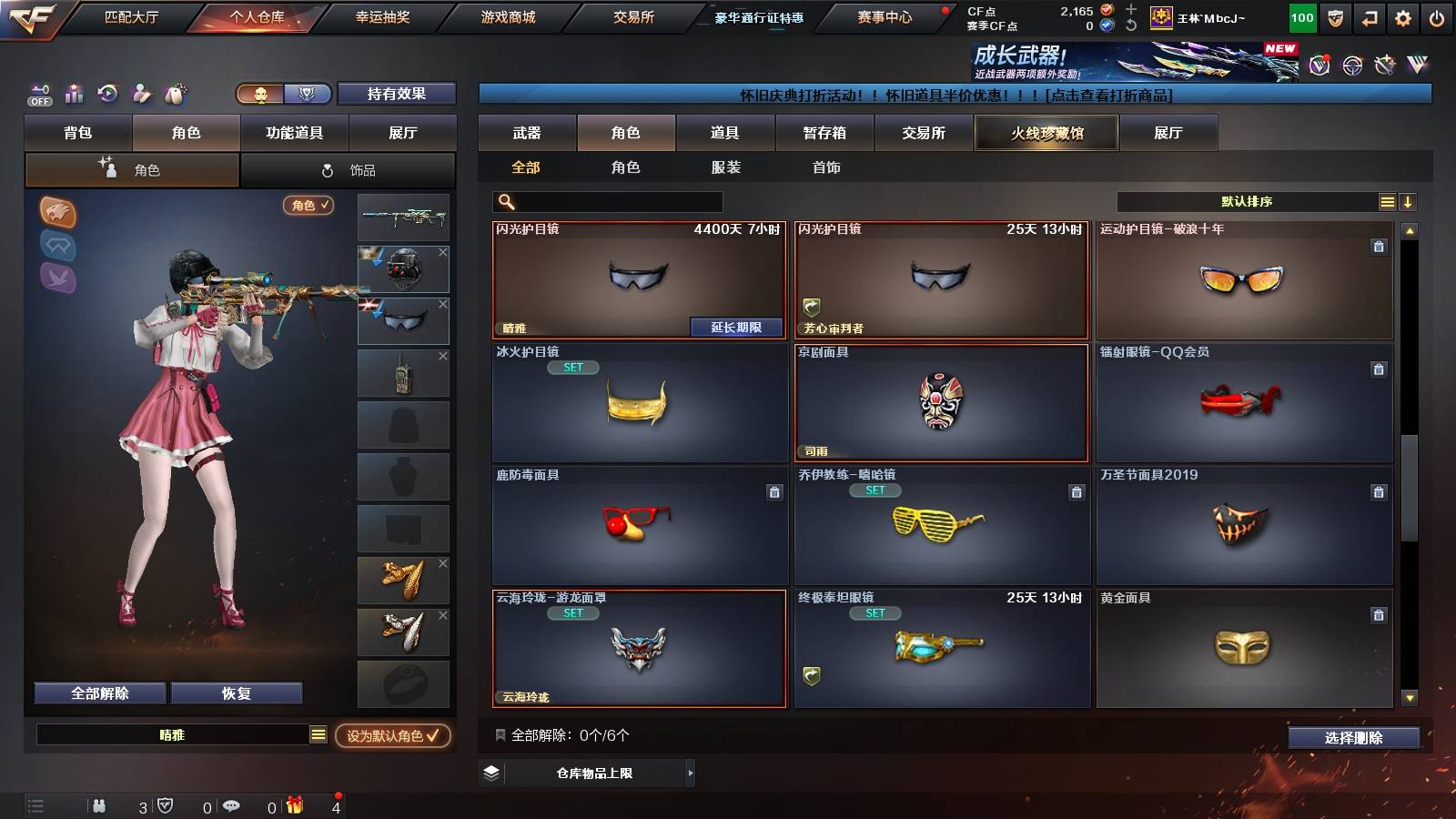Open the settings gear icon at top right

[1400, 17]
